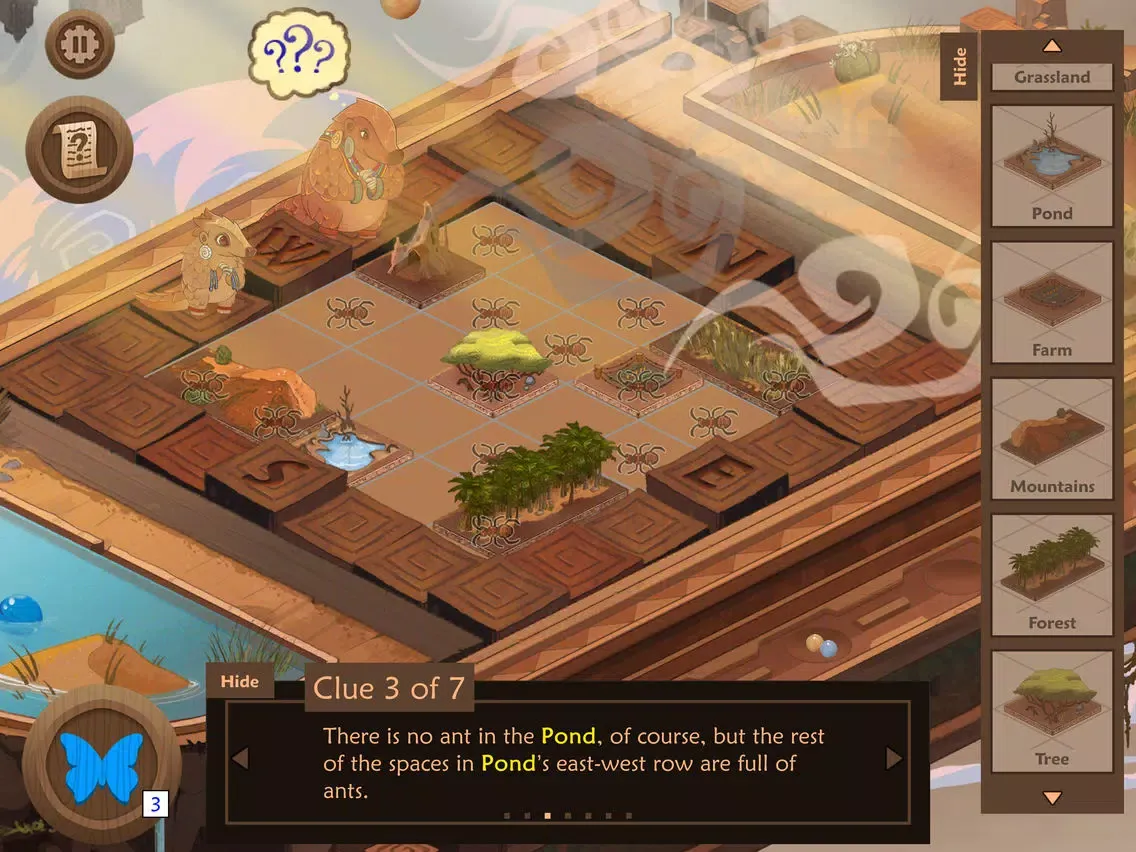Hide the clue text panel
This screenshot has width=1136, height=852.
click(240, 682)
